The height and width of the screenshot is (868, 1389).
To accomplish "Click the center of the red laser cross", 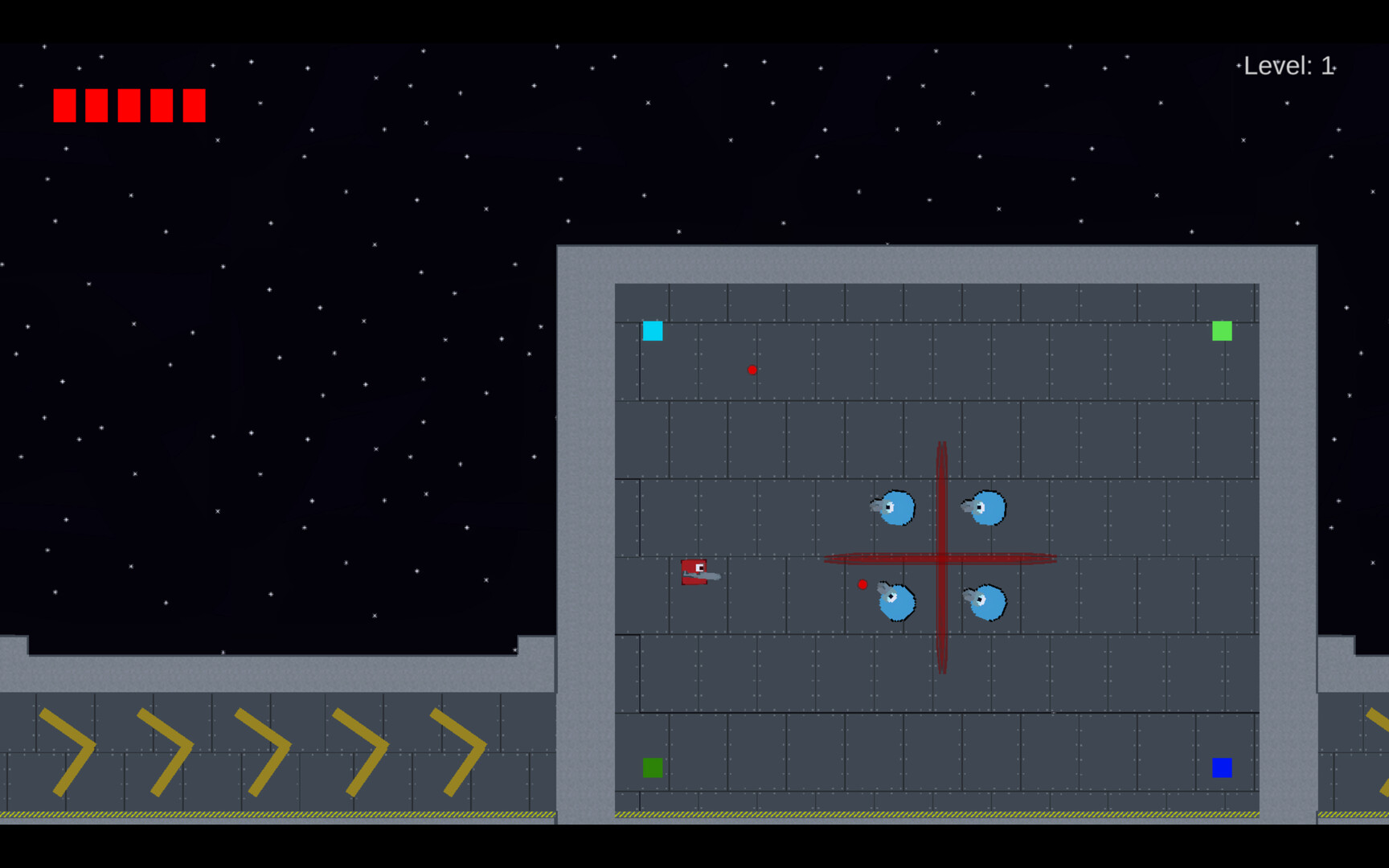I will [x=940, y=559].
